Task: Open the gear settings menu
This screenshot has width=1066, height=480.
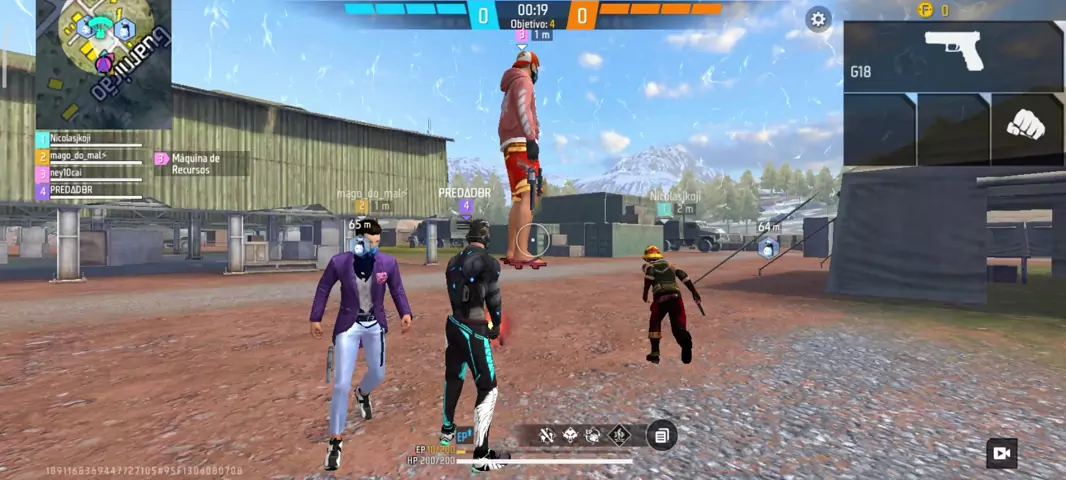Action: [819, 19]
